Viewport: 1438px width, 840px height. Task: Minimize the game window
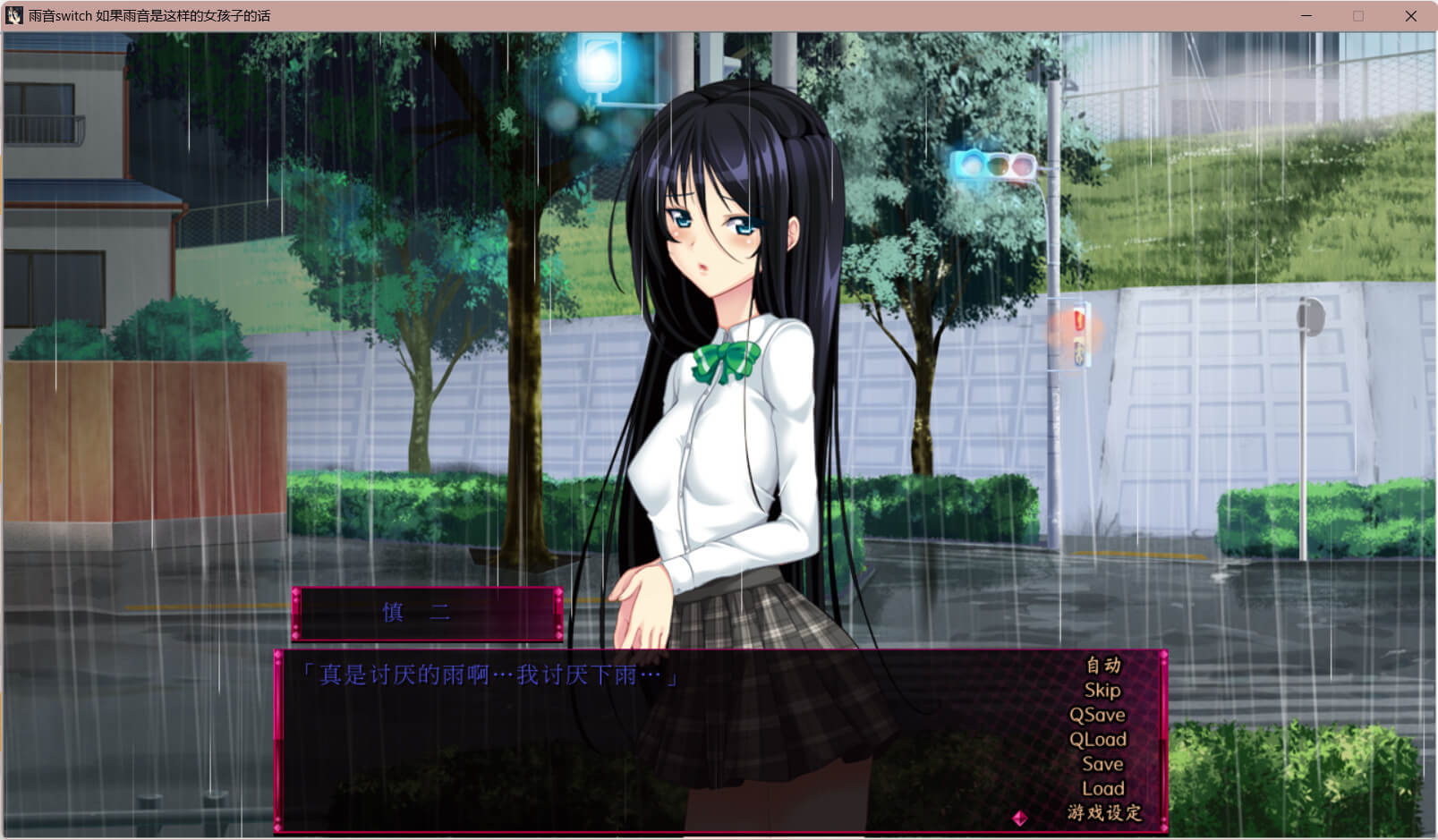[1306, 16]
